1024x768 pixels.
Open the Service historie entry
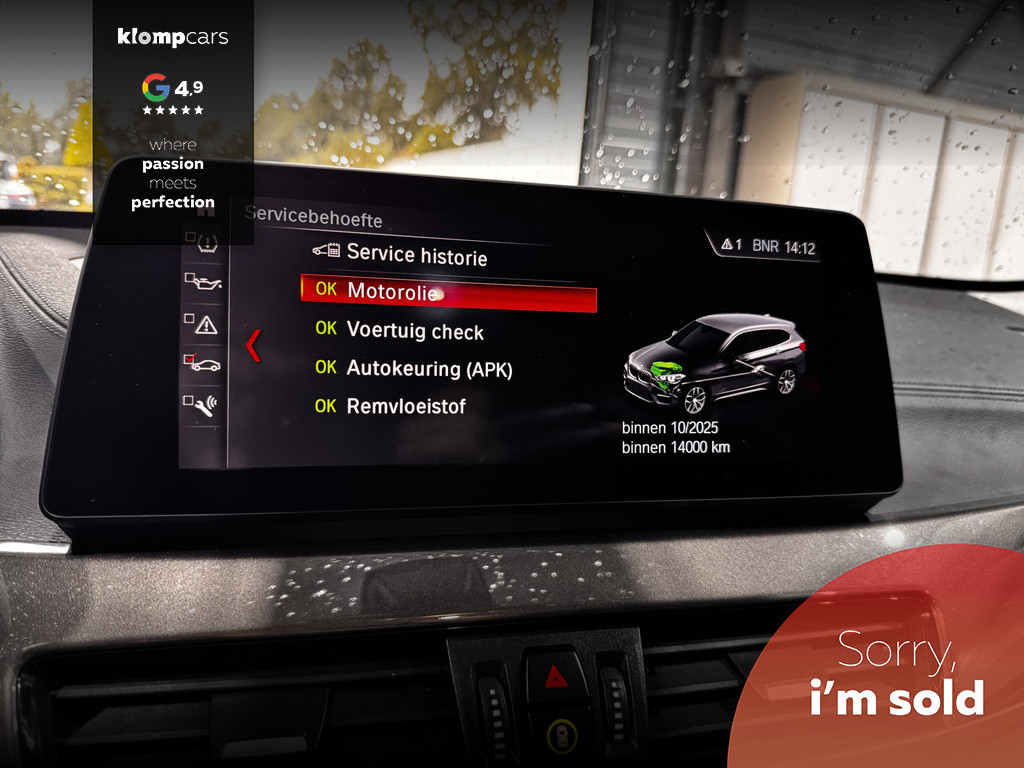[416, 255]
